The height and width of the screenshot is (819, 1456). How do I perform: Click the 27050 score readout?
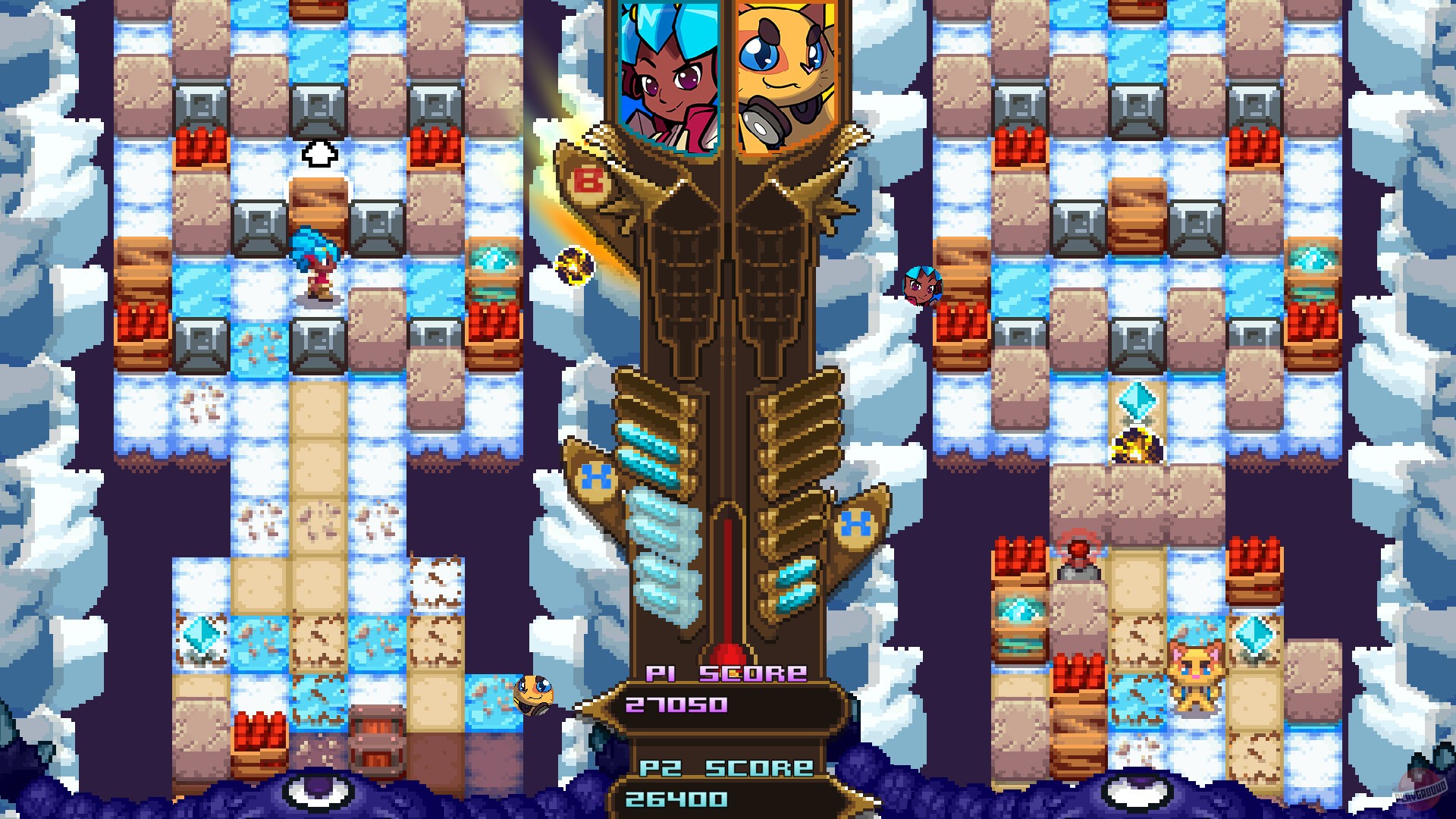tap(674, 705)
